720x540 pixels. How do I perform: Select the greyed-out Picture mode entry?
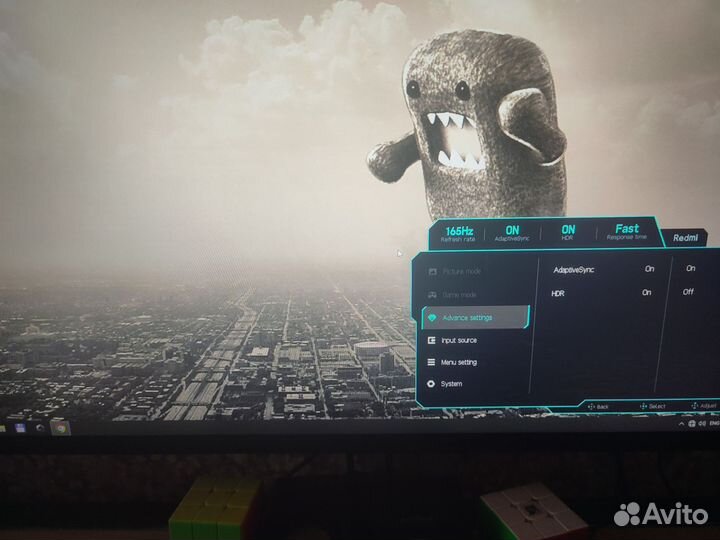point(461,272)
